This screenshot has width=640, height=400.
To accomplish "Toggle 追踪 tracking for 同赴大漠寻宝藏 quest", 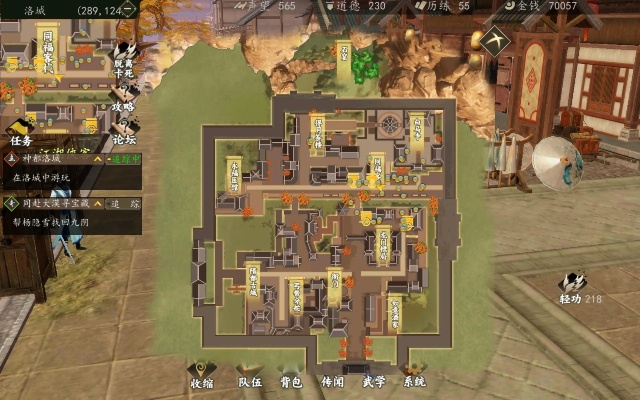I will point(121,202).
